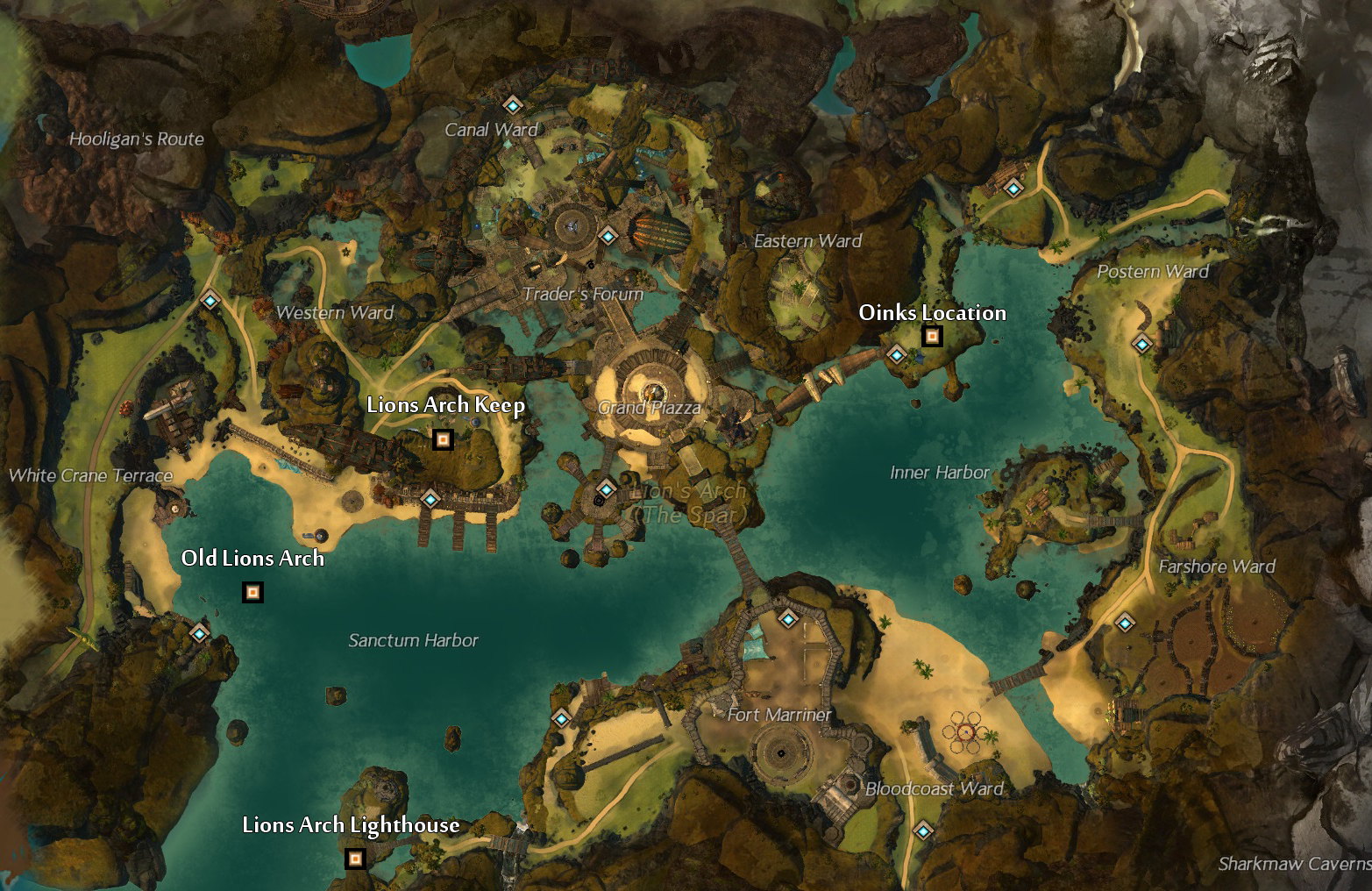The width and height of the screenshot is (1372, 891).
Task: Select the Postern Ward waypoint
Action: click(x=1142, y=345)
